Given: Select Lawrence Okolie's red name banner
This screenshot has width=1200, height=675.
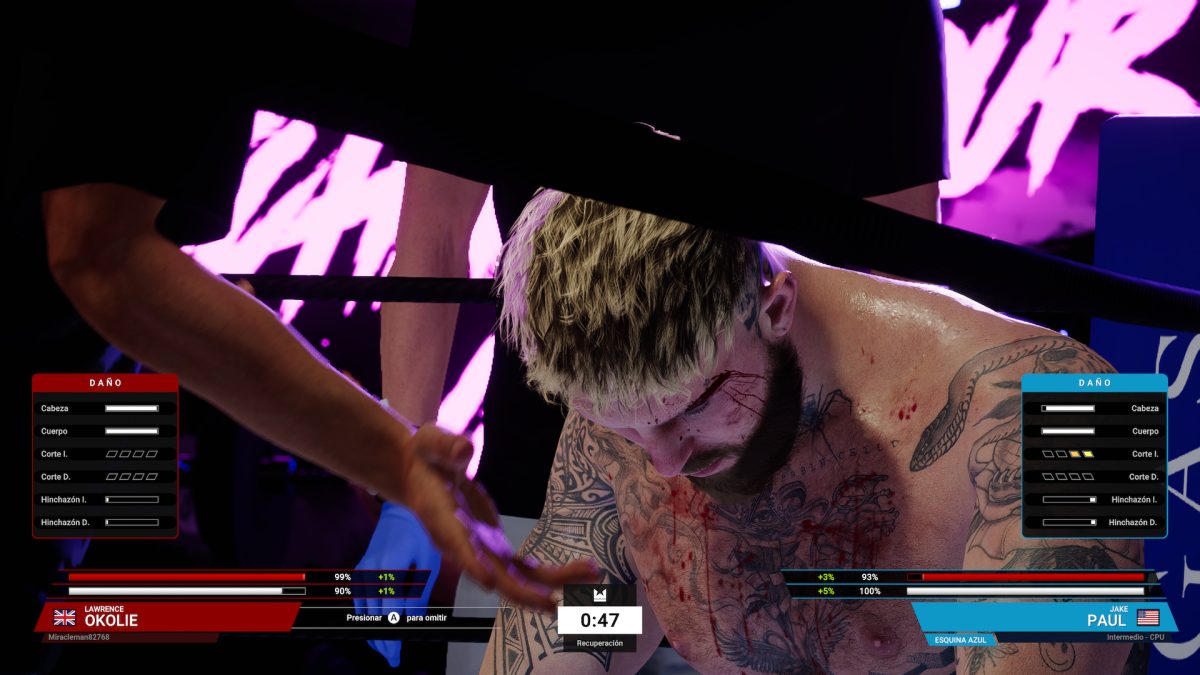Looking at the screenshot, I should (x=165, y=616).
